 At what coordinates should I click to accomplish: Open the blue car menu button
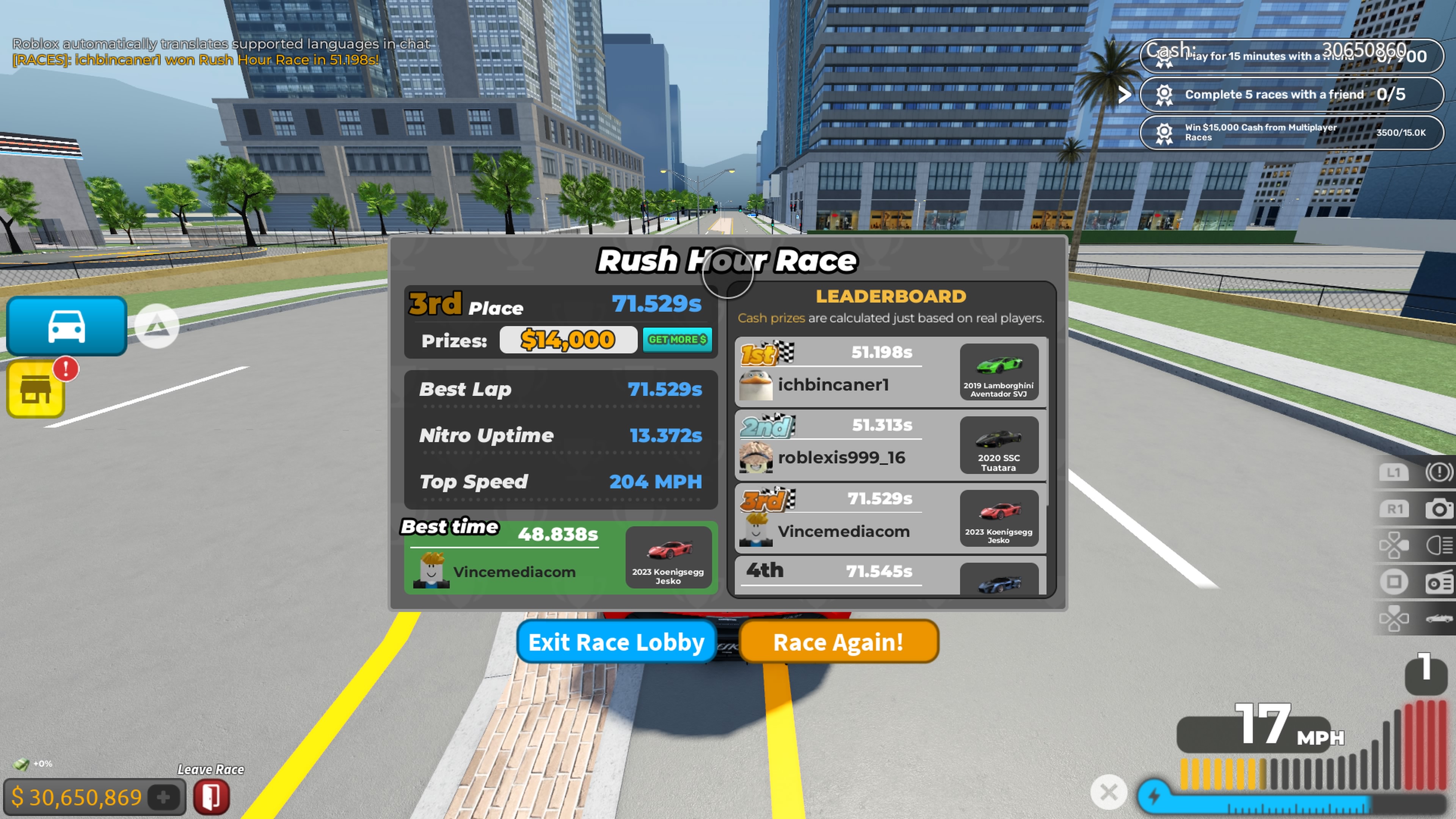point(67,326)
